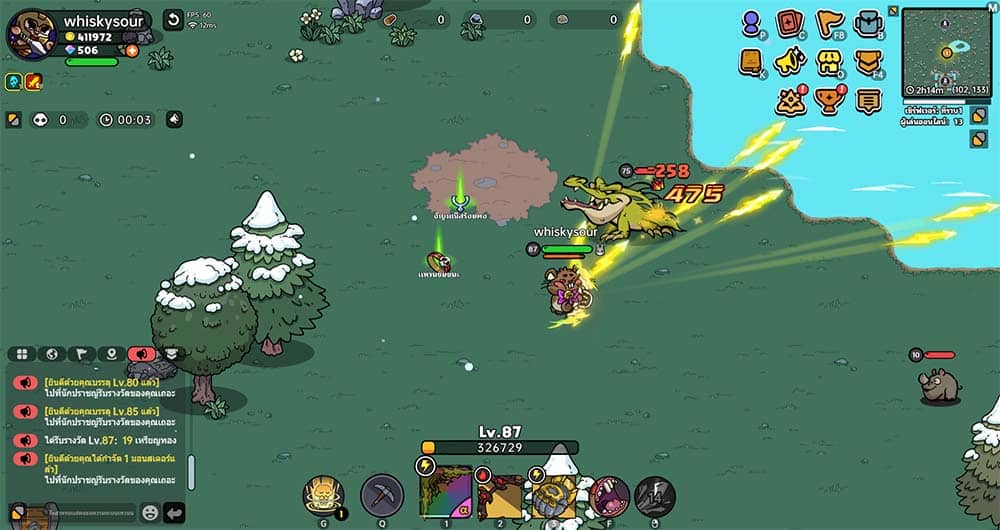
Task: Activate the purple roaring mouth skill
Action: (609, 496)
